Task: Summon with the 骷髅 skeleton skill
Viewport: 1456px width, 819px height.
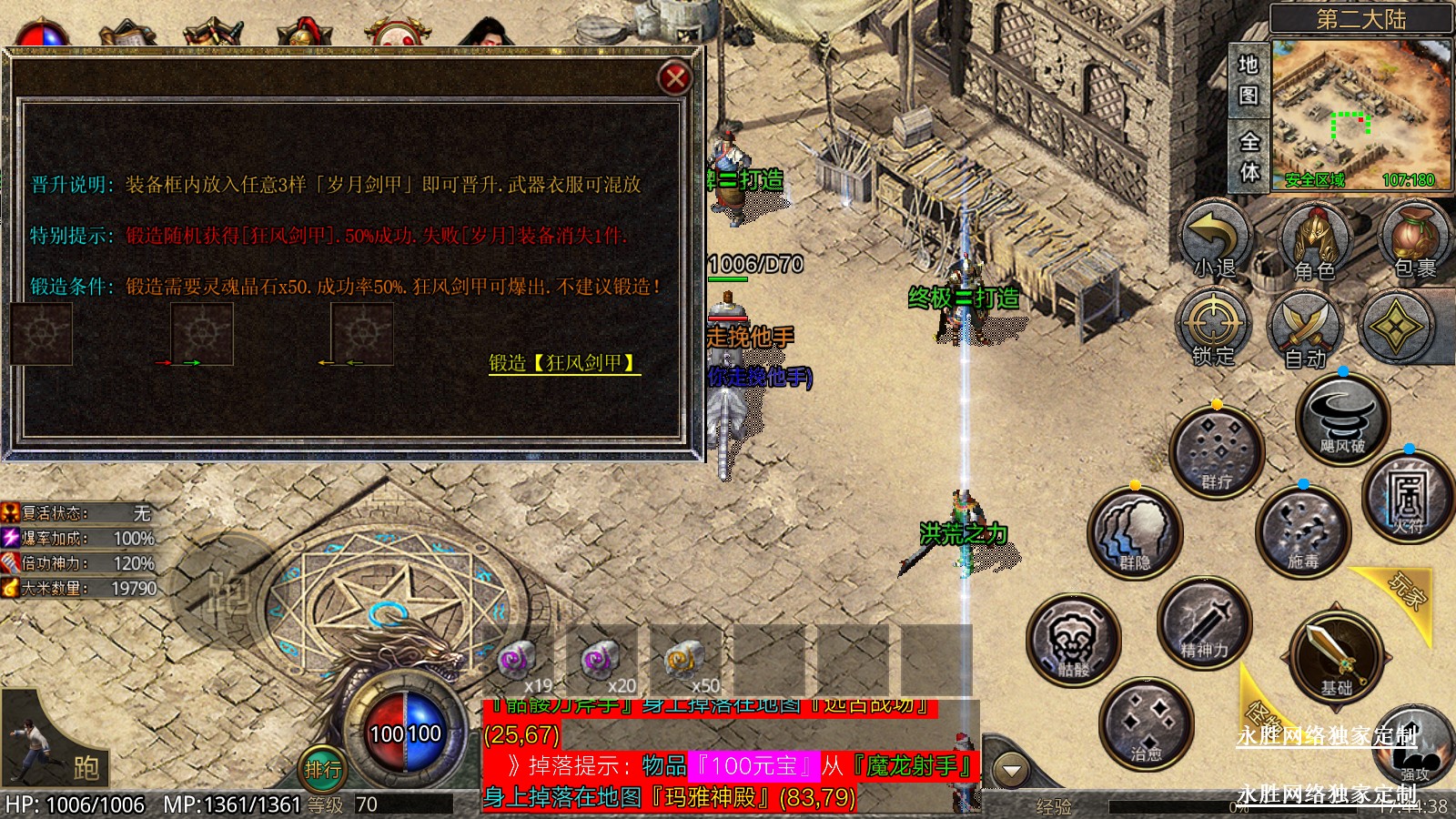Action: click(1074, 640)
